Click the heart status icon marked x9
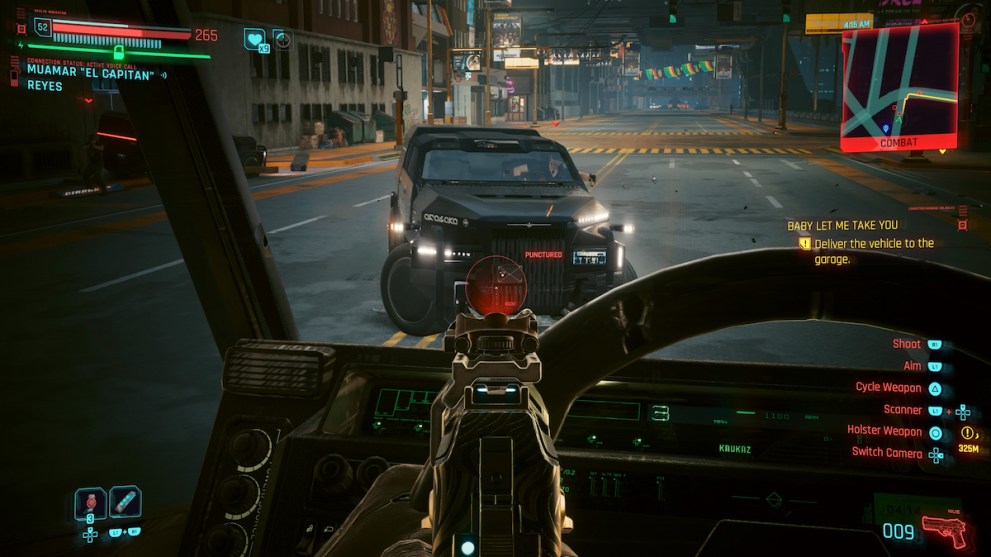This screenshot has height=557, width=991. click(255, 39)
